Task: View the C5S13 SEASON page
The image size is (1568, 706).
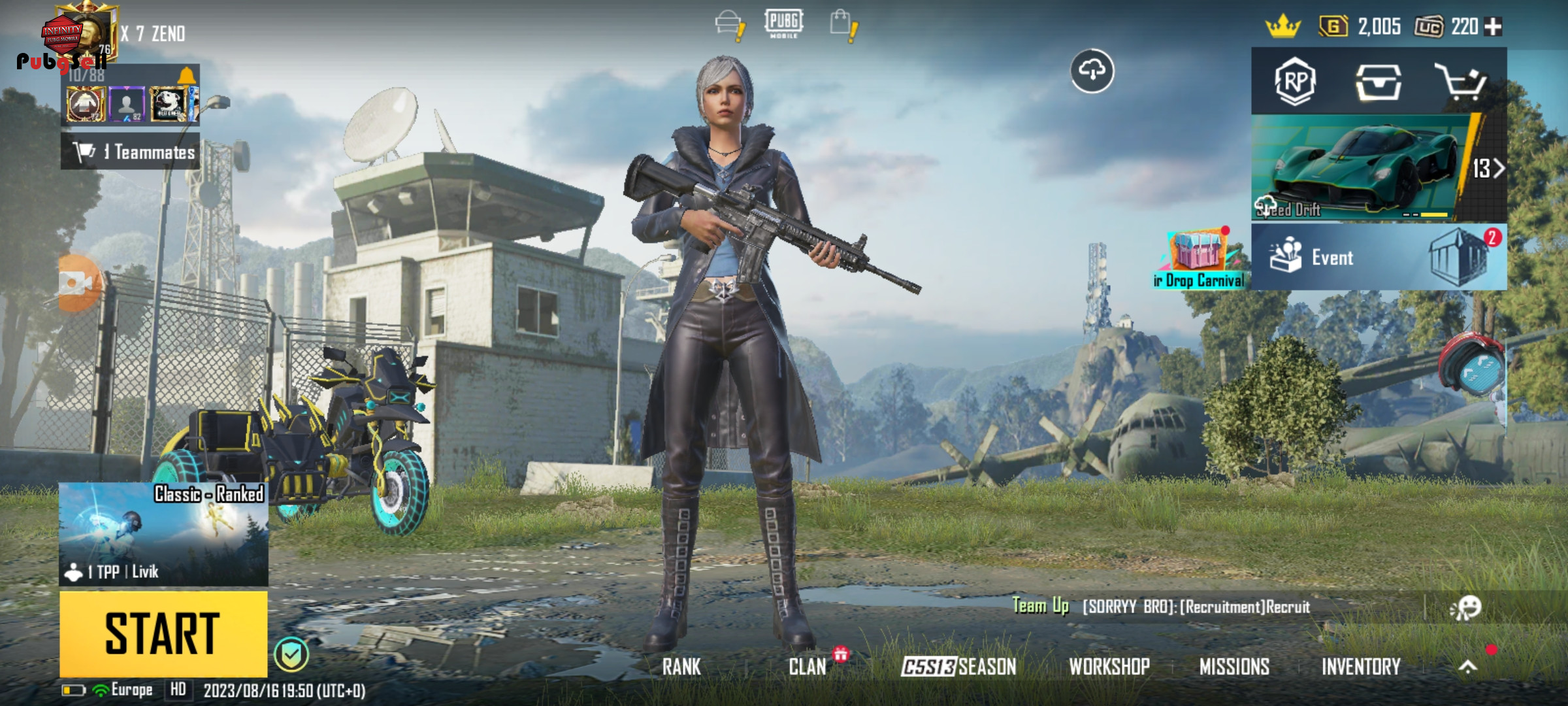Action: 958,667
